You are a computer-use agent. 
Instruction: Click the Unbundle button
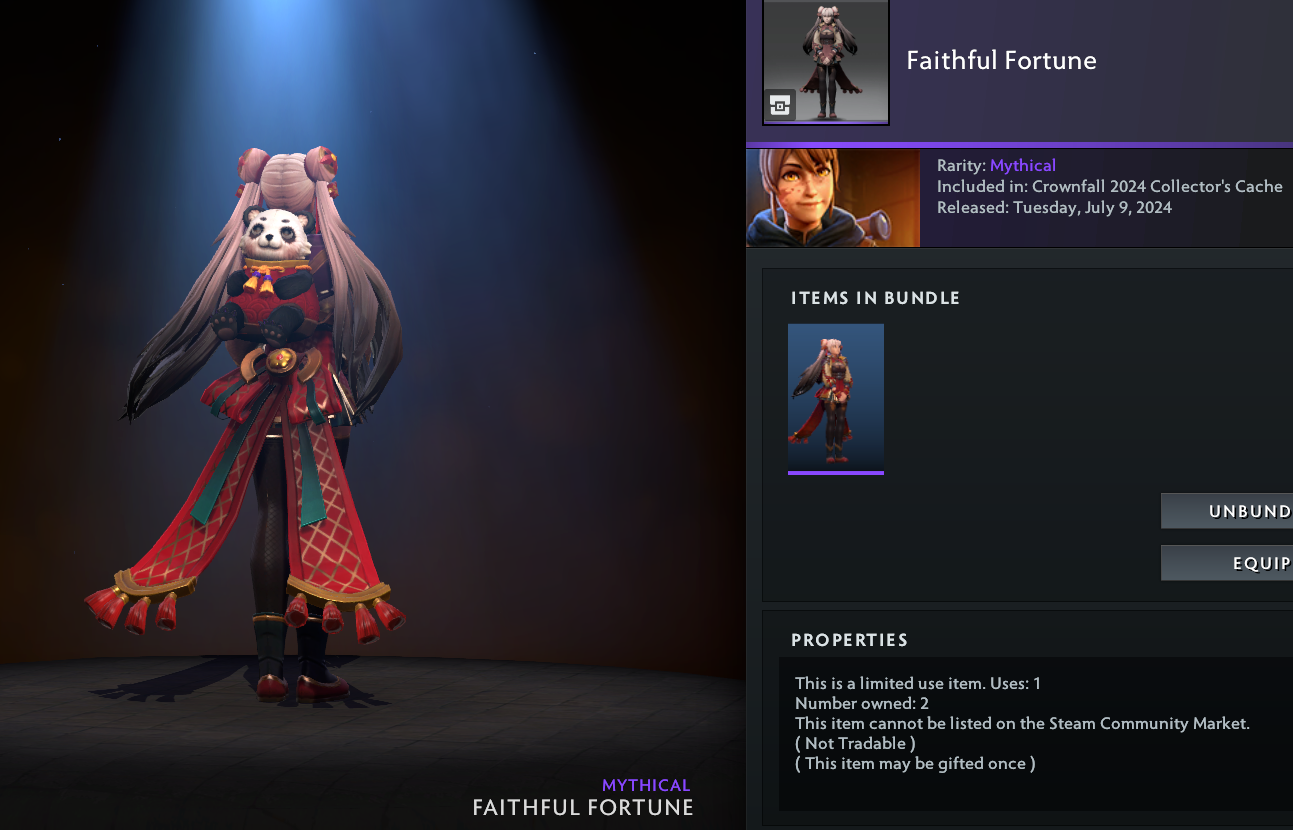click(x=1228, y=511)
